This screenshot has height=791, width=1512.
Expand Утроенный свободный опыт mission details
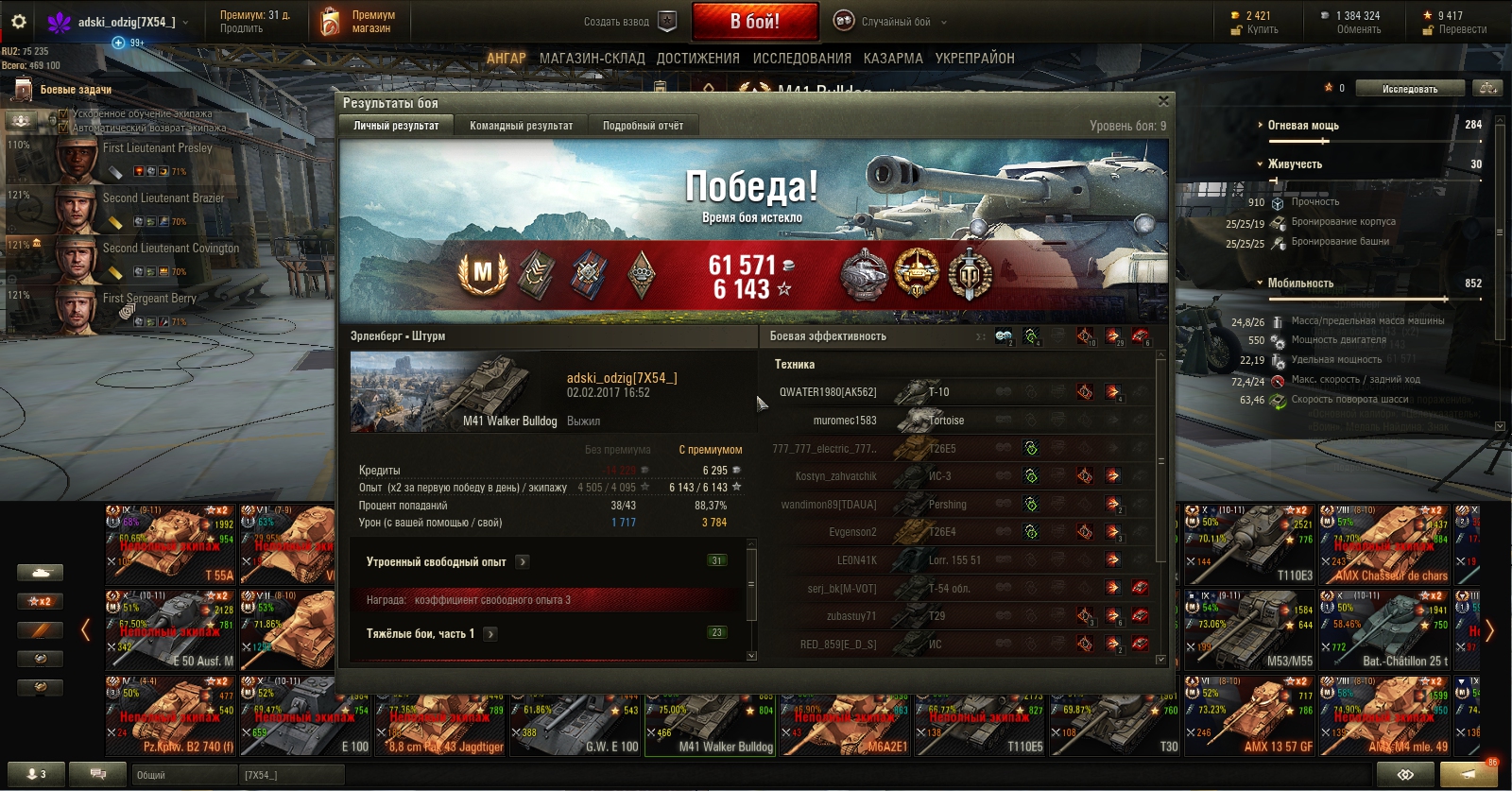tap(523, 562)
